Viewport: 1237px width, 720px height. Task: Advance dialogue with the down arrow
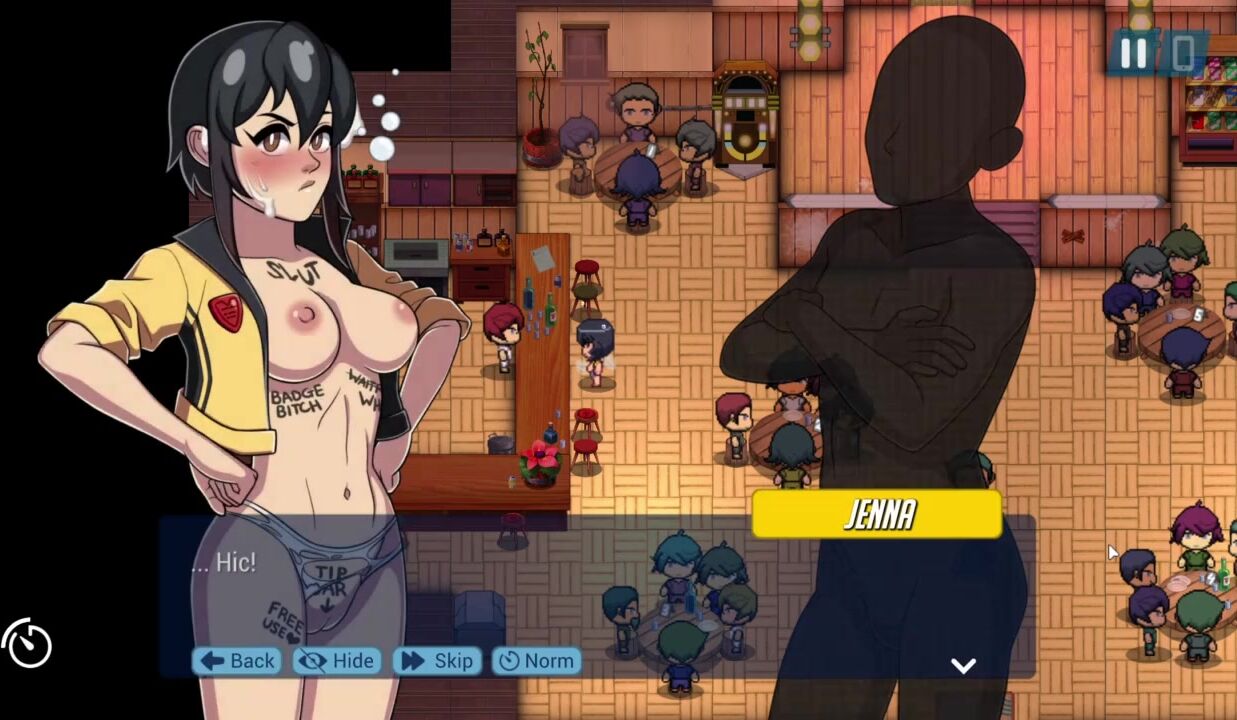963,665
